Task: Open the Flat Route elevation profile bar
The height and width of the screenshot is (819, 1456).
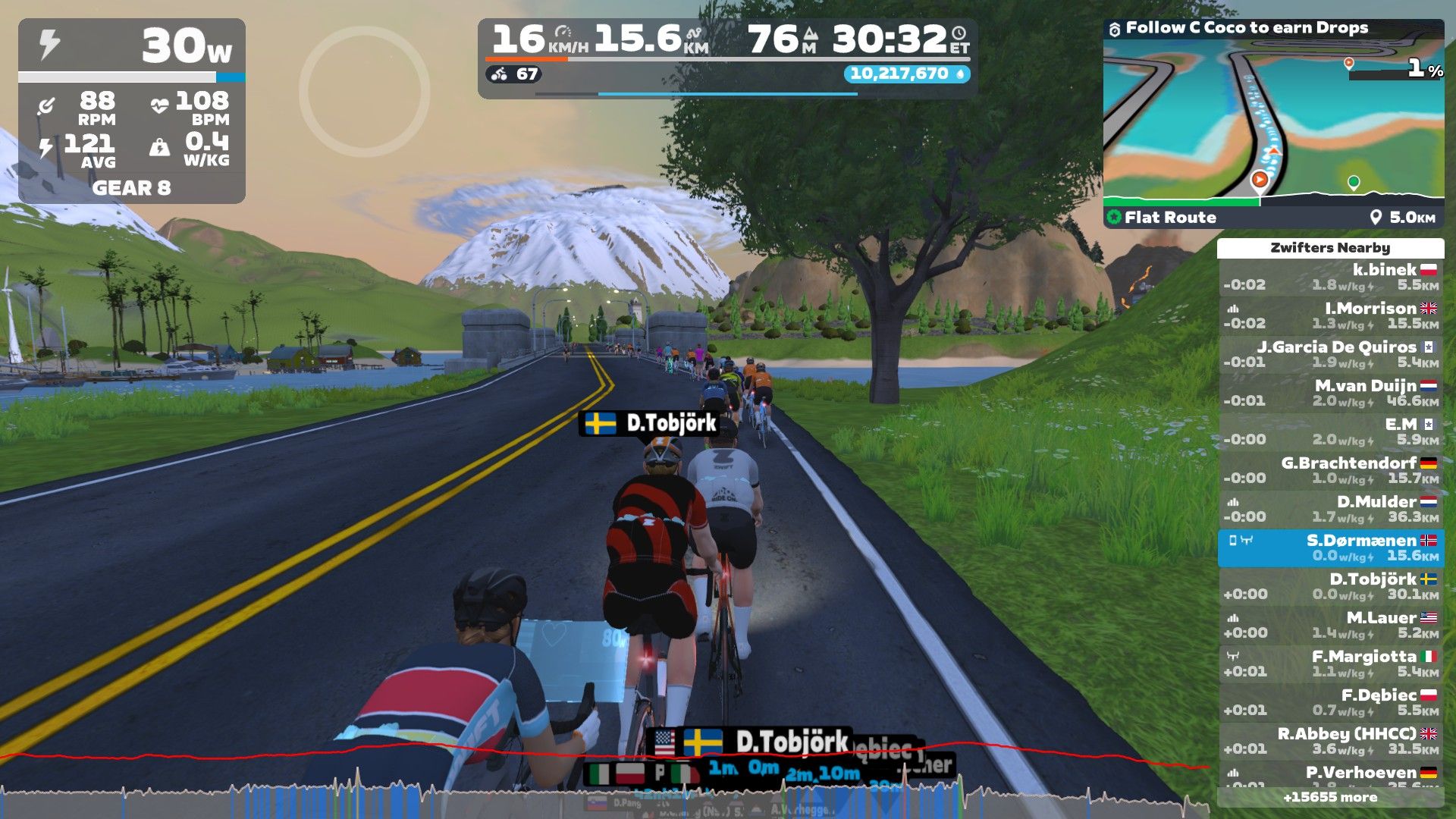Action: click(1272, 217)
